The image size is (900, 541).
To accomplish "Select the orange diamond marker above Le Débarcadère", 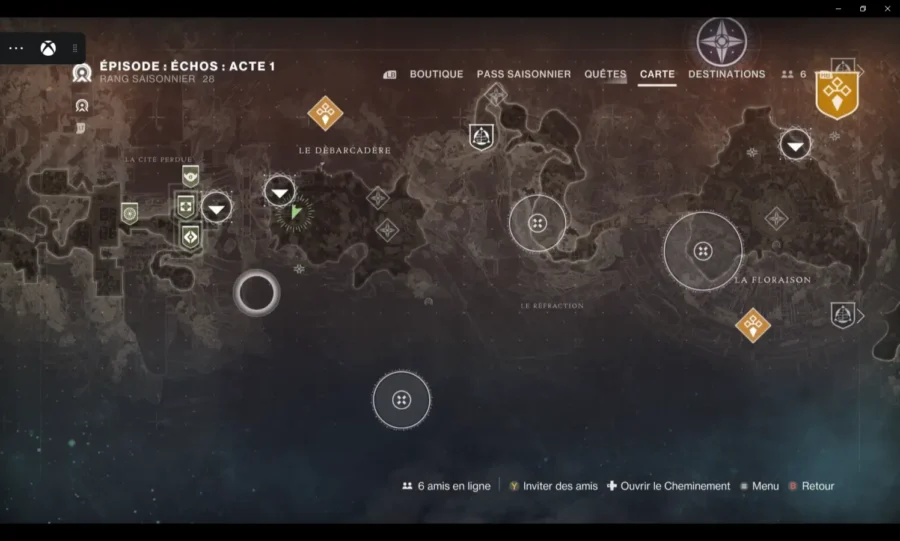I will pos(325,113).
